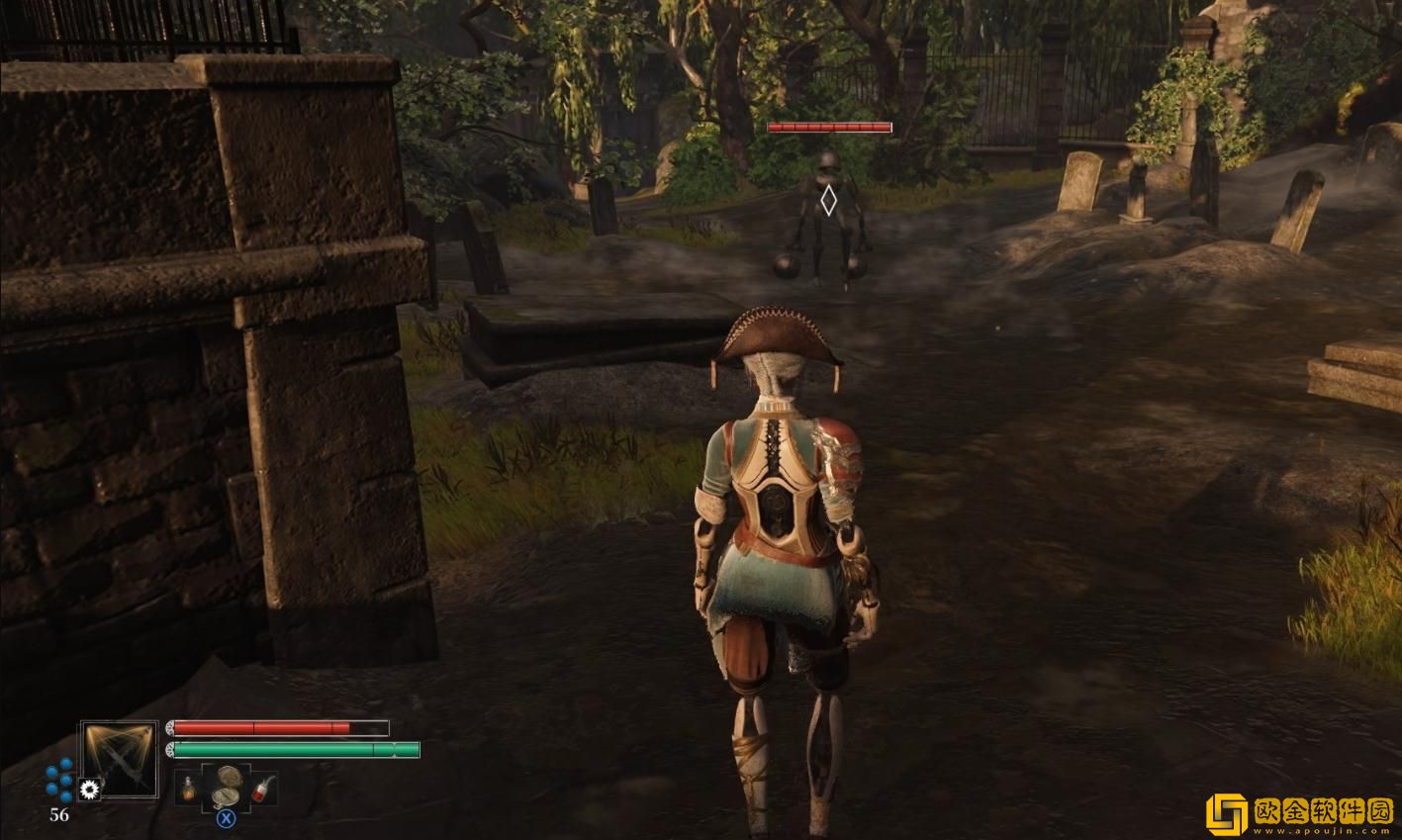Viewport: 1402px width, 840px height.
Task: Select the red vial item slot
Action: [x=262, y=790]
